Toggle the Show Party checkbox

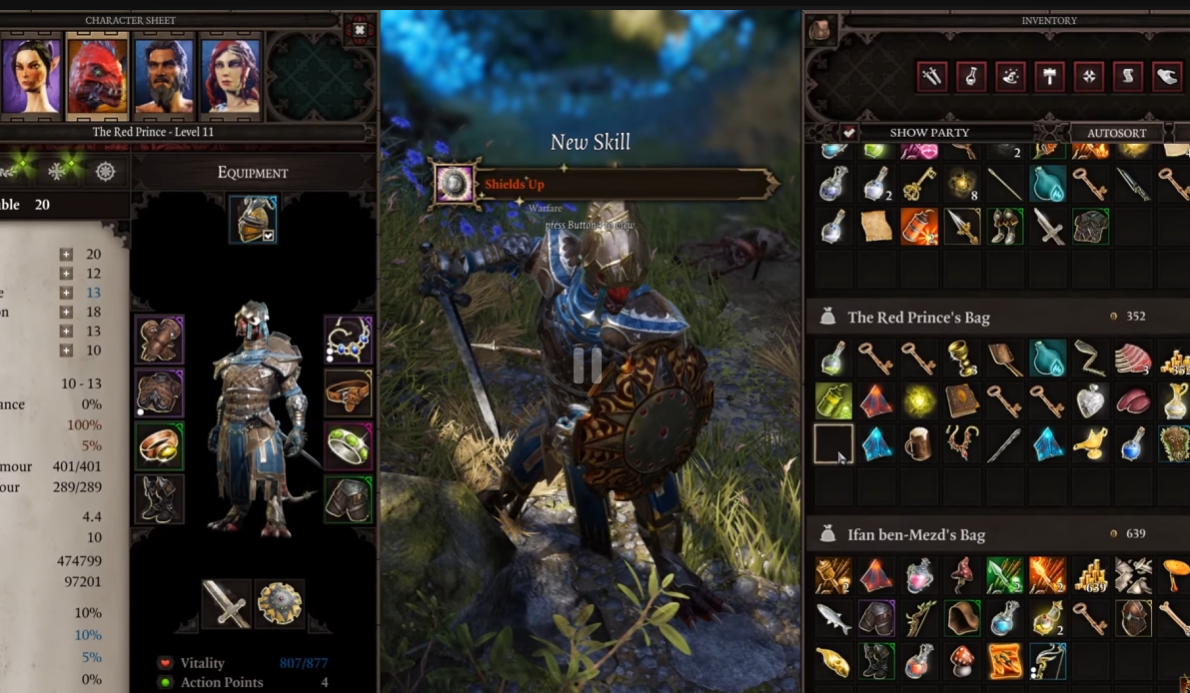849,132
